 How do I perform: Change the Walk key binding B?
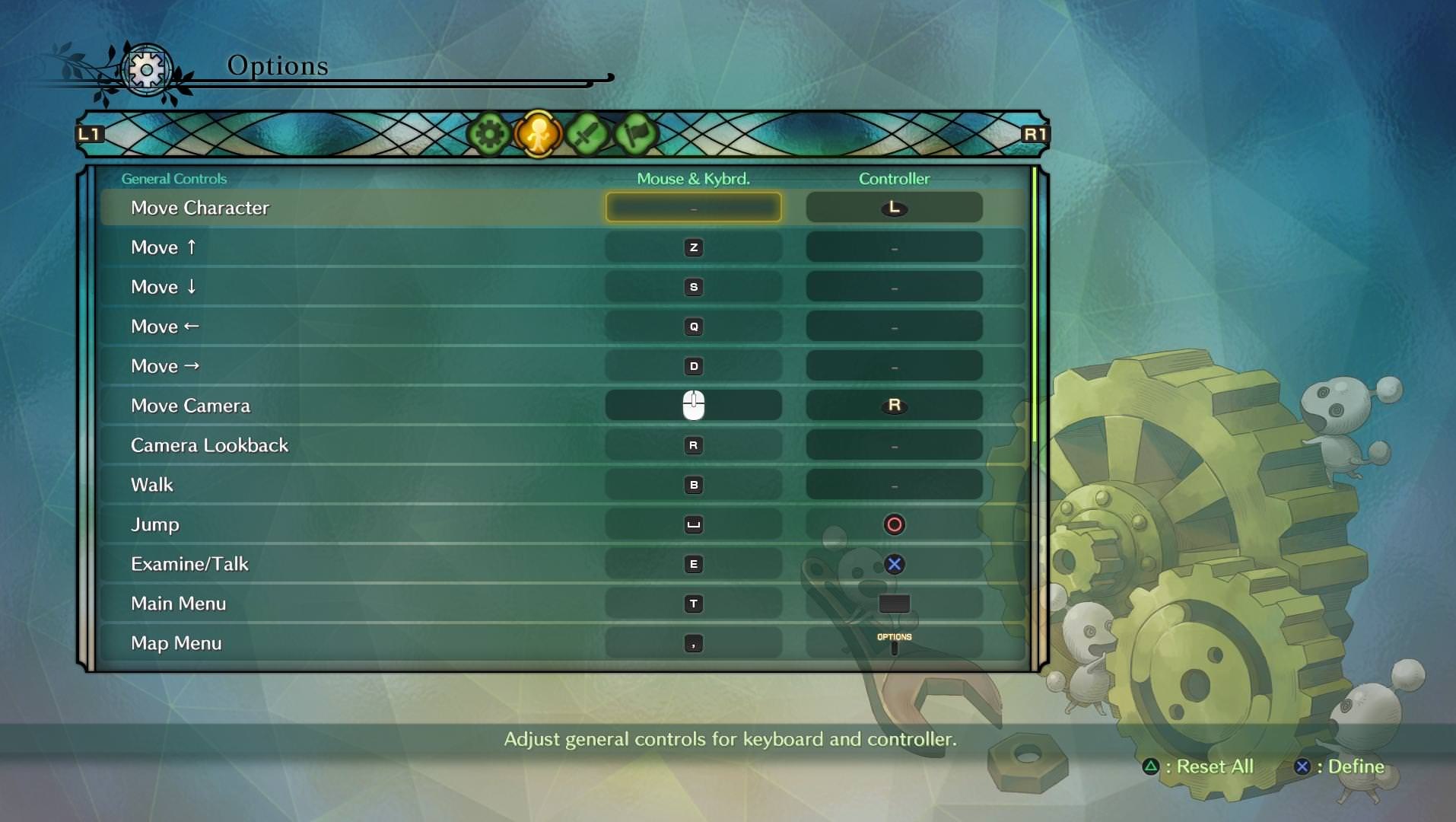tap(693, 485)
